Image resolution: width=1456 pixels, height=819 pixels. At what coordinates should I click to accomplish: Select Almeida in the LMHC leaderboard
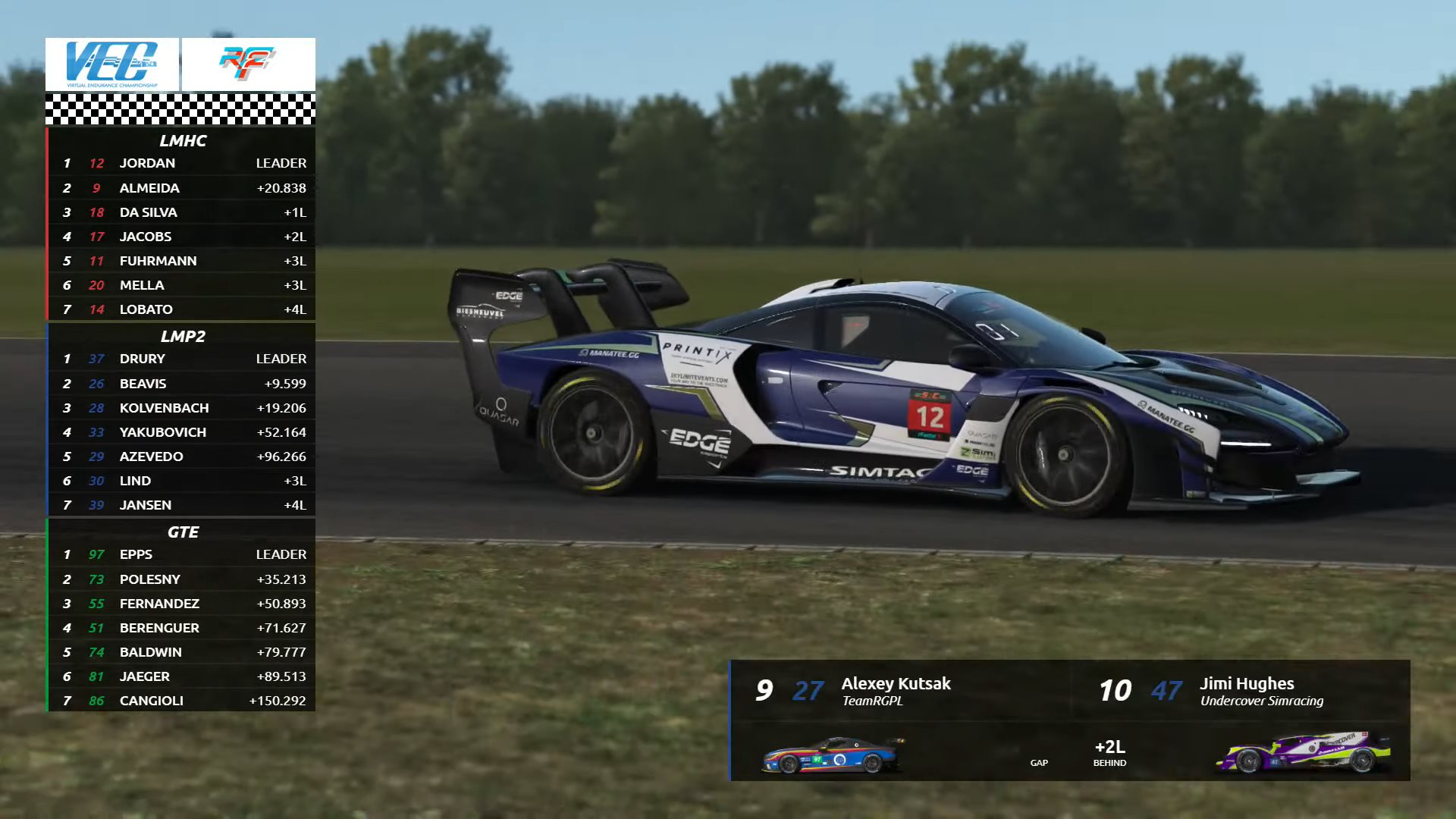coord(181,188)
